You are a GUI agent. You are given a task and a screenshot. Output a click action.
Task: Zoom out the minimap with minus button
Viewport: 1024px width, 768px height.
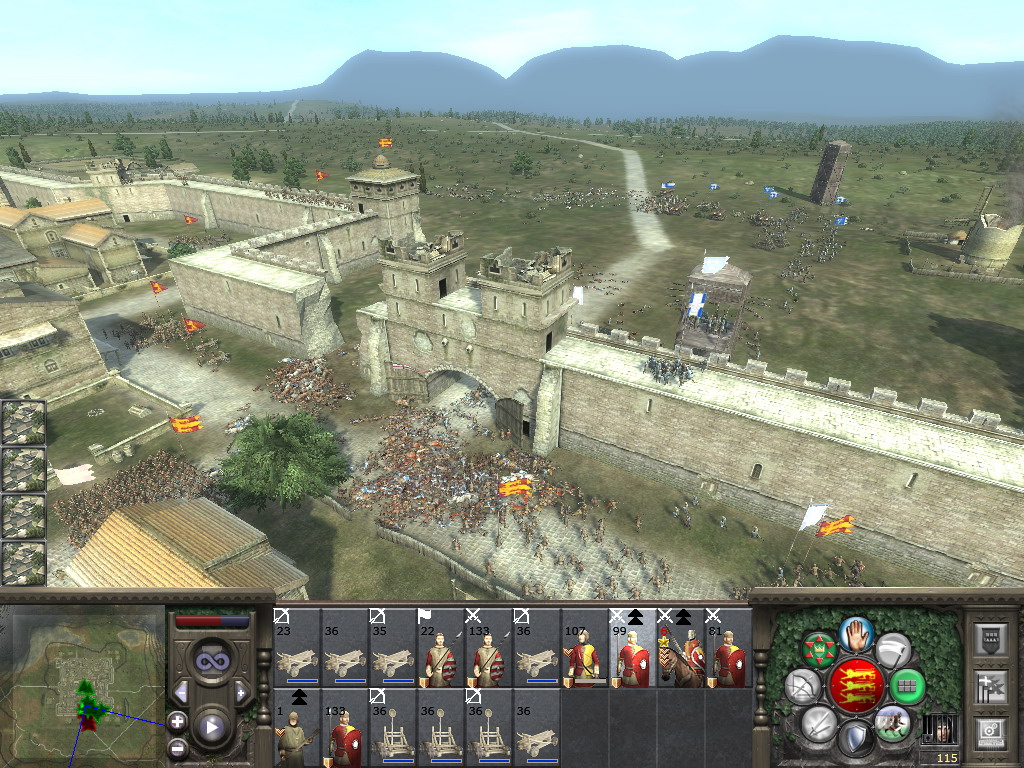click(x=177, y=746)
